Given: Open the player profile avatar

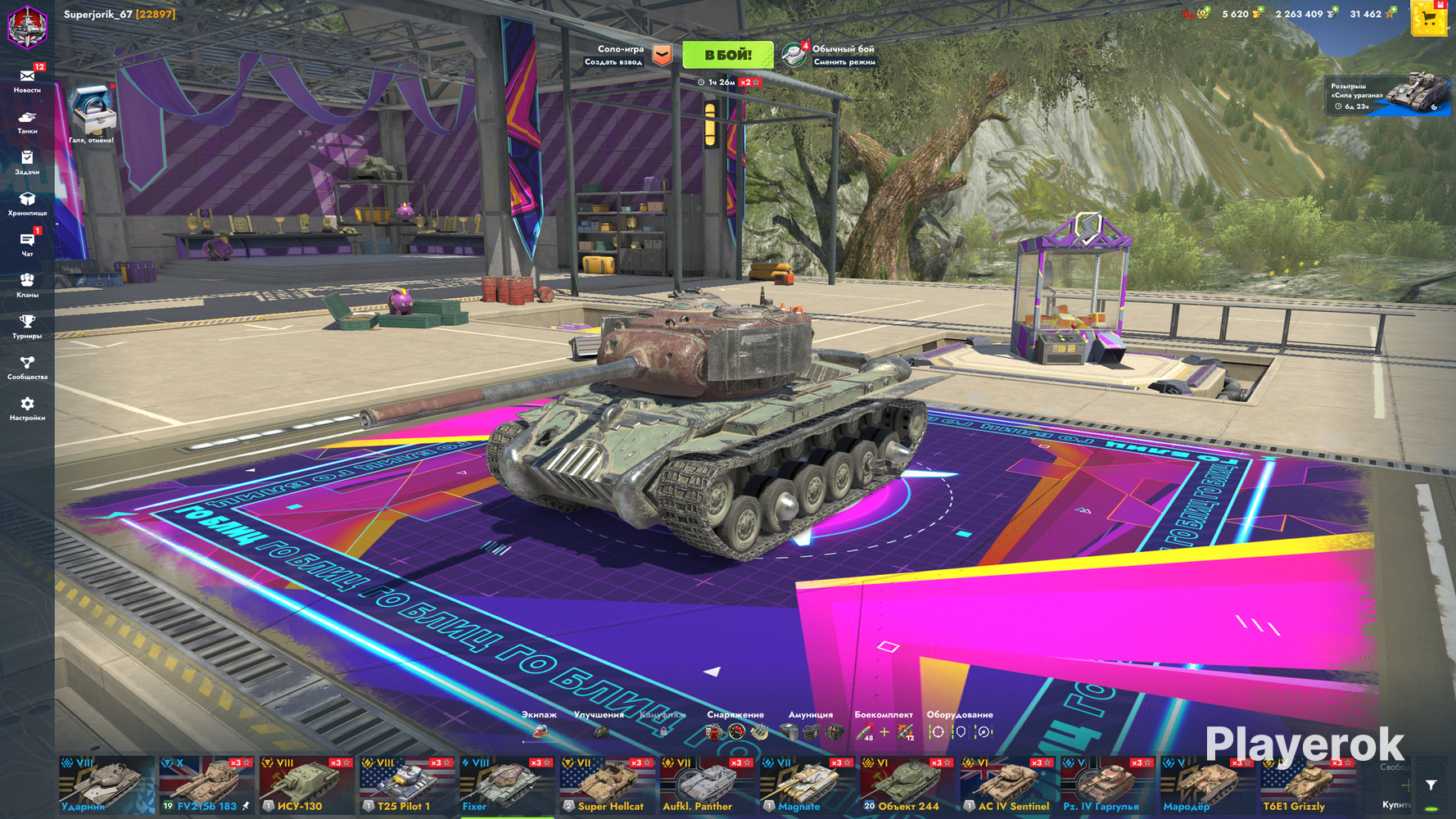Looking at the screenshot, I should [28, 25].
